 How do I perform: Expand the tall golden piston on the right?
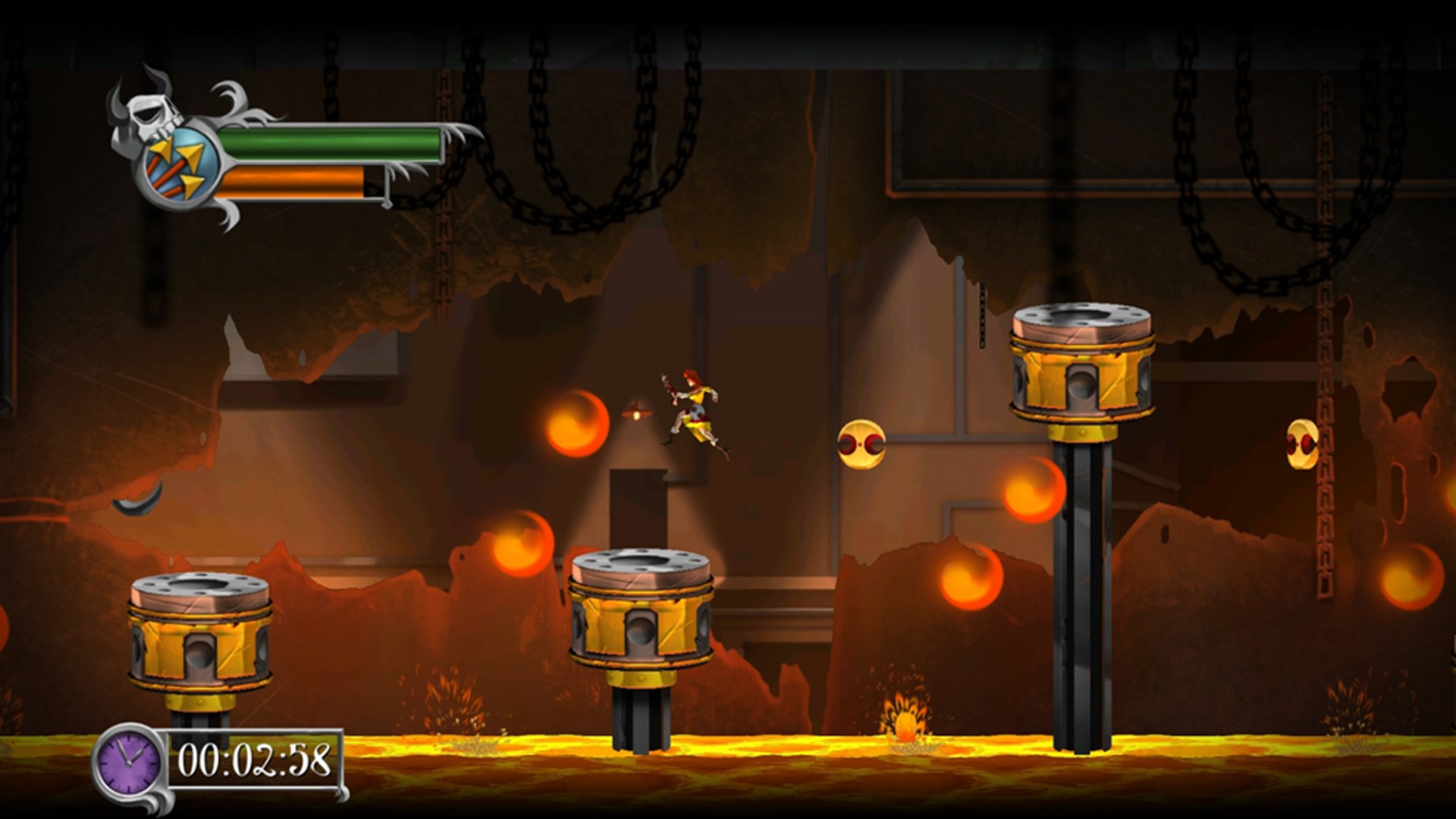[x=1077, y=364]
